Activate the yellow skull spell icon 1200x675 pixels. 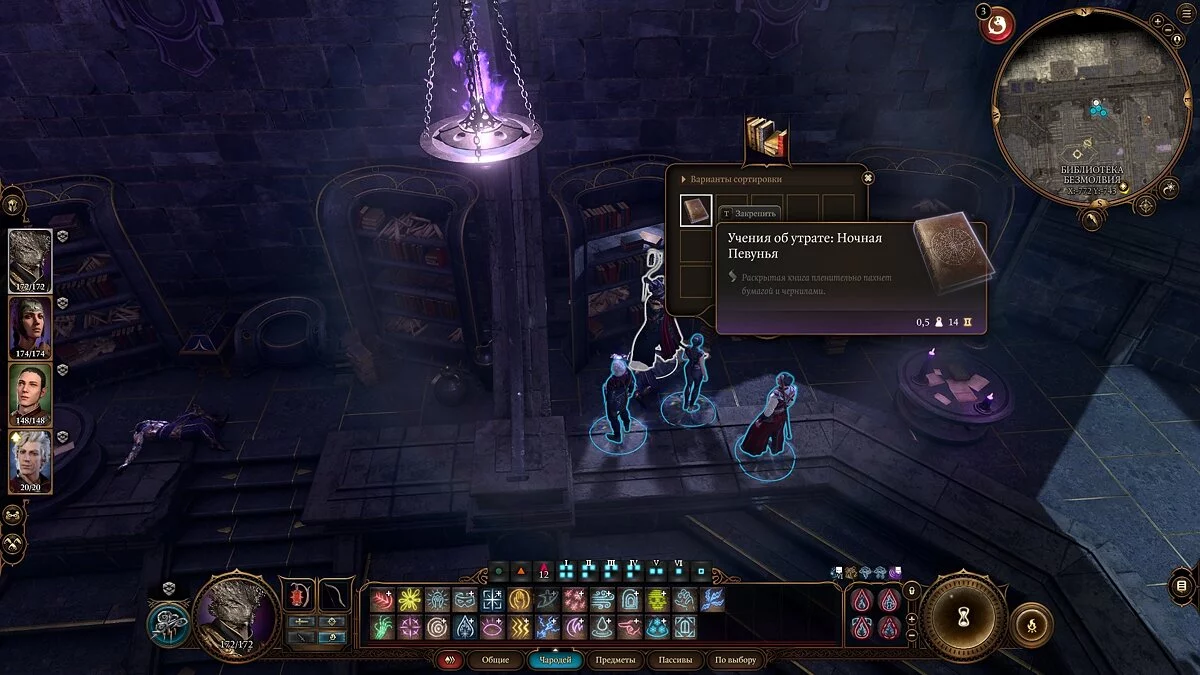[657, 600]
